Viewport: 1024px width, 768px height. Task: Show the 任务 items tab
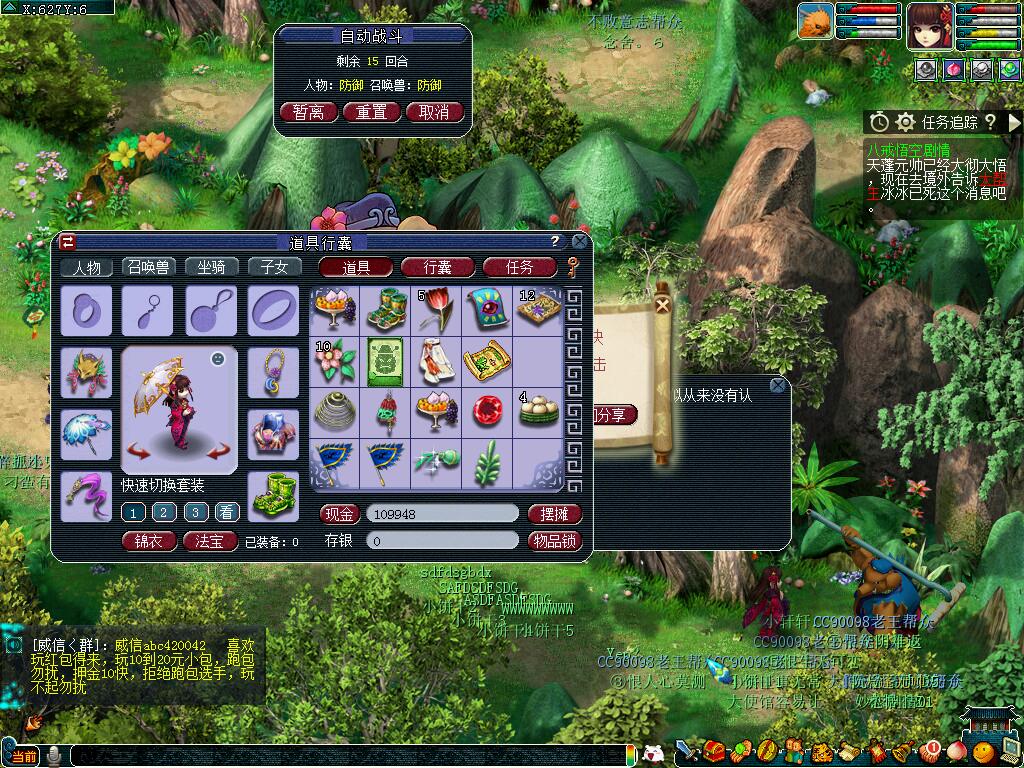point(519,267)
